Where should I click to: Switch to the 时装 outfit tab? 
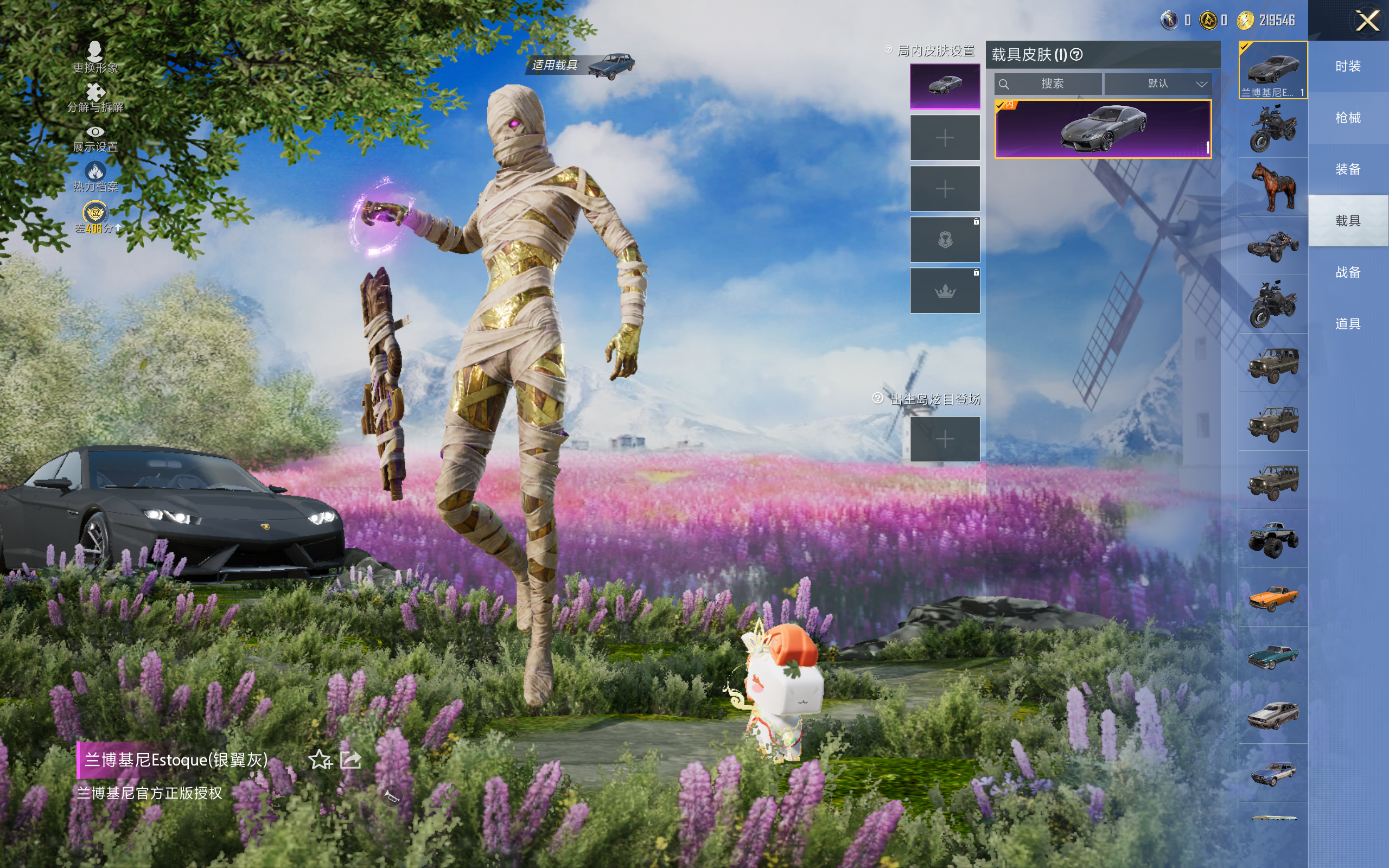pyautogui.click(x=1348, y=66)
